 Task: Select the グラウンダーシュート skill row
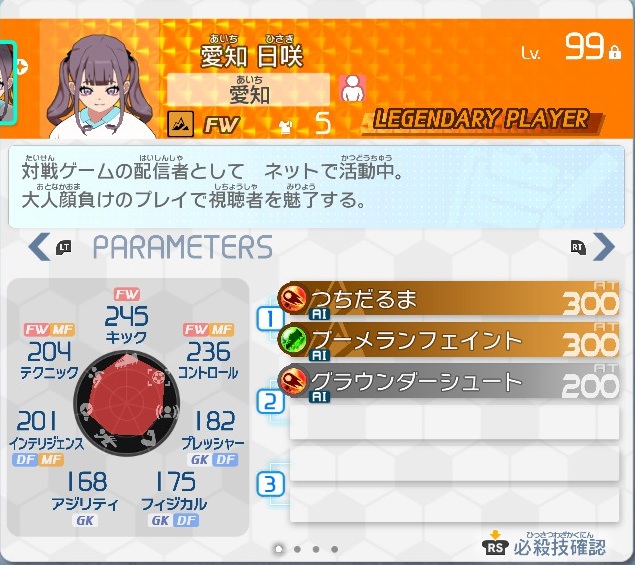pyautogui.click(x=448, y=383)
